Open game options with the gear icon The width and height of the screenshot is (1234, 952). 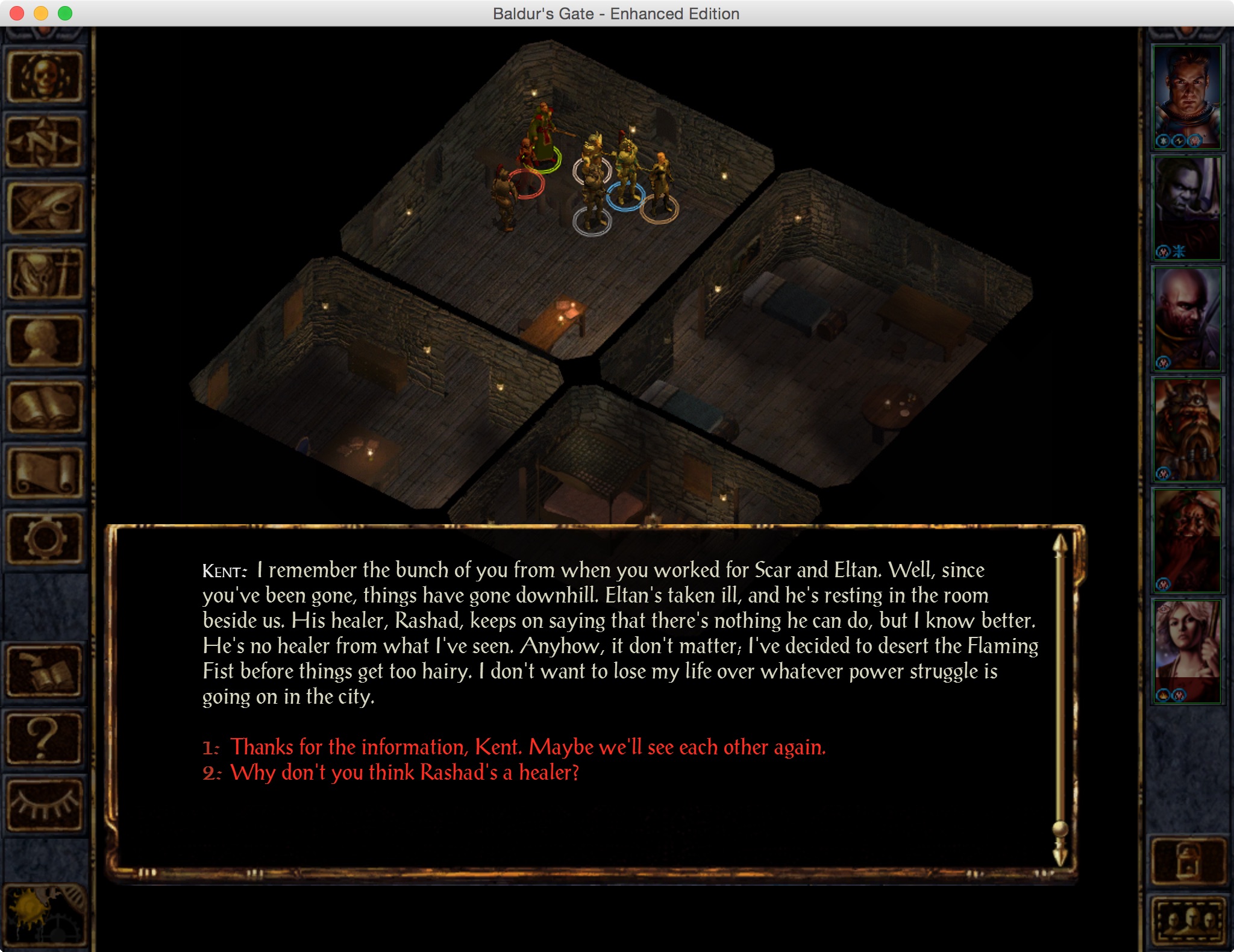point(44,538)
